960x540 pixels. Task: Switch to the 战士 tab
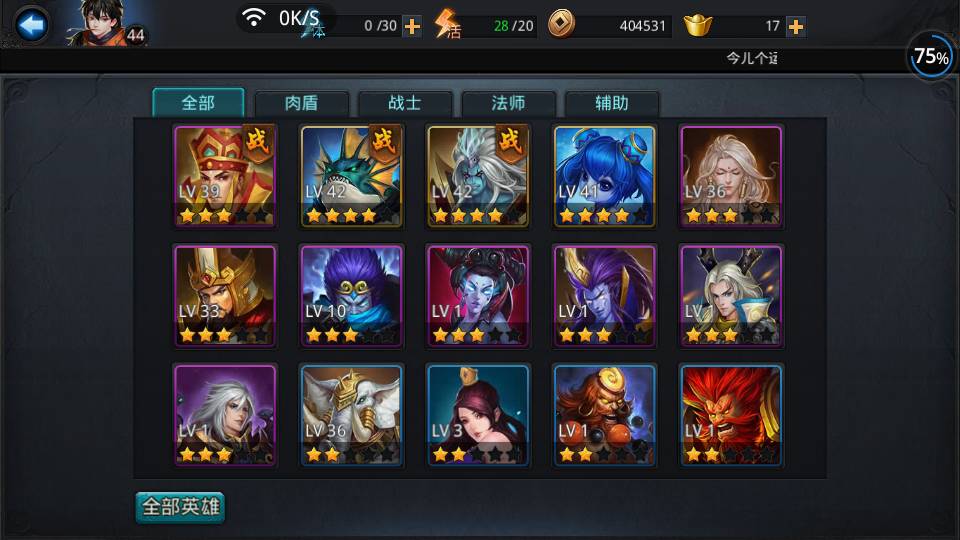pyautogui.click(x=405, y=103)
